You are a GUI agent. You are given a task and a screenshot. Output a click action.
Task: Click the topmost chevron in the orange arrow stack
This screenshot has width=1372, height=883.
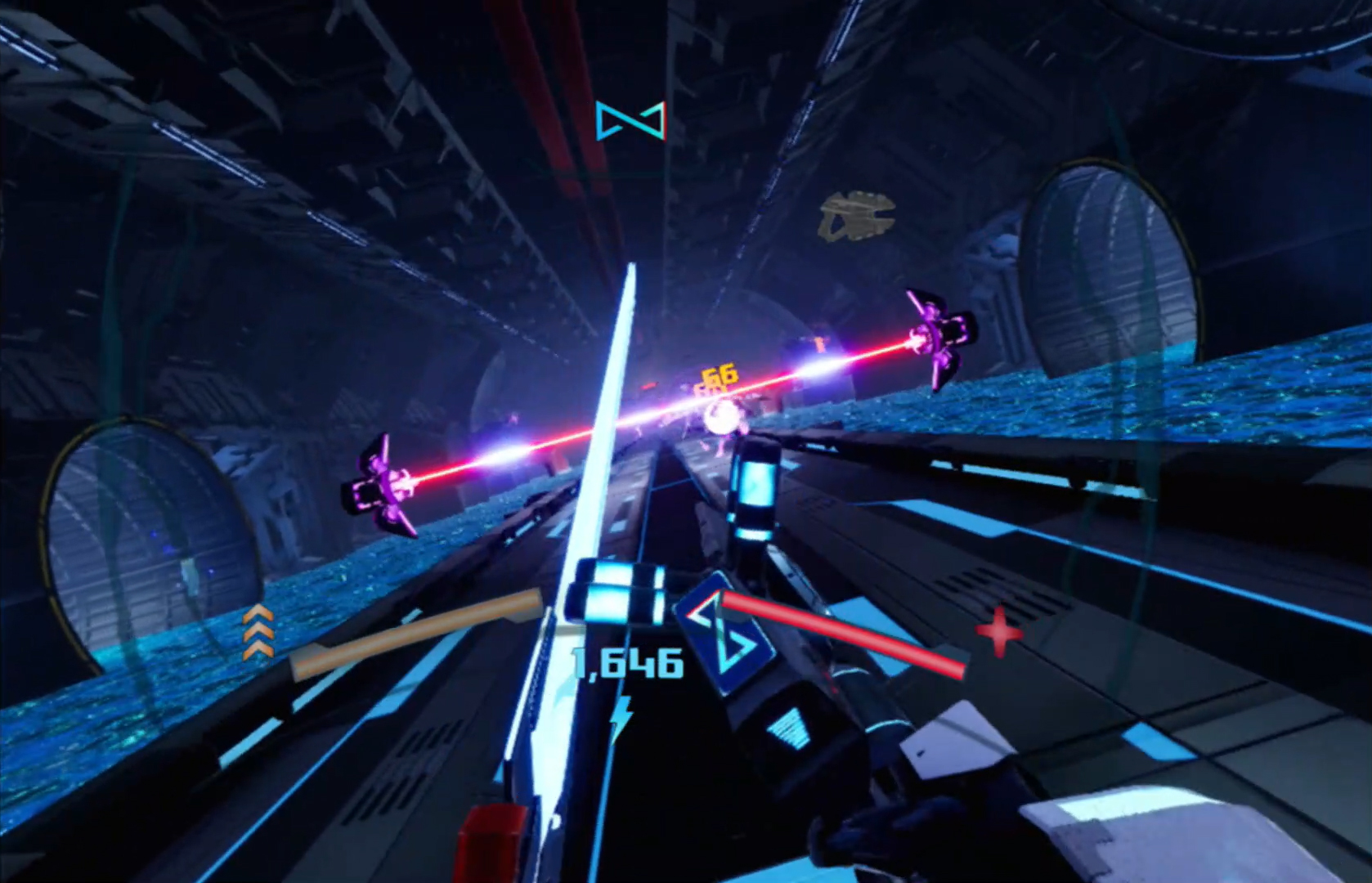pyautogui.click(x=259, y=615)
